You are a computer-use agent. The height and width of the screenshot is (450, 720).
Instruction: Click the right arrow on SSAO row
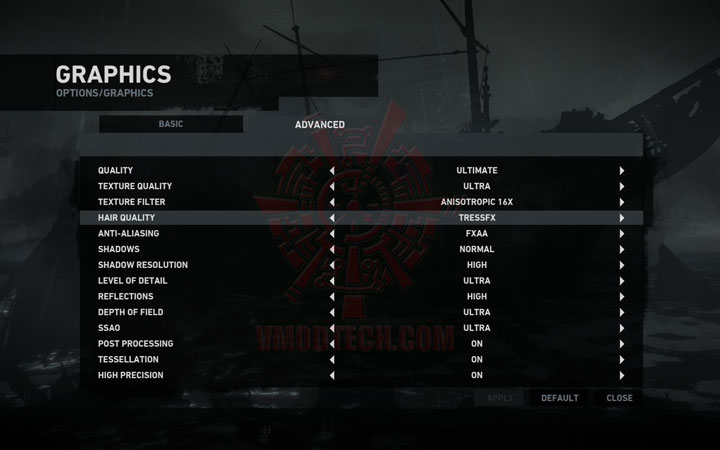(621, 328)
